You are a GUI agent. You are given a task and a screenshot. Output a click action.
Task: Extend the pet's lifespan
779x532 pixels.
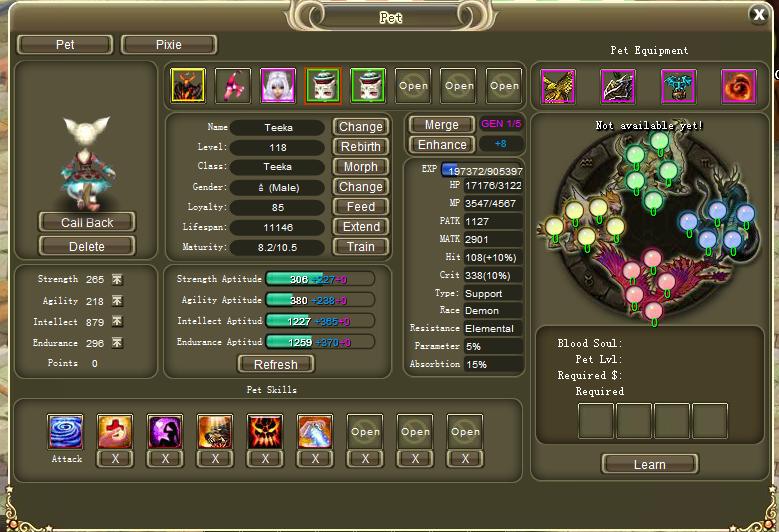click(360, 227)
